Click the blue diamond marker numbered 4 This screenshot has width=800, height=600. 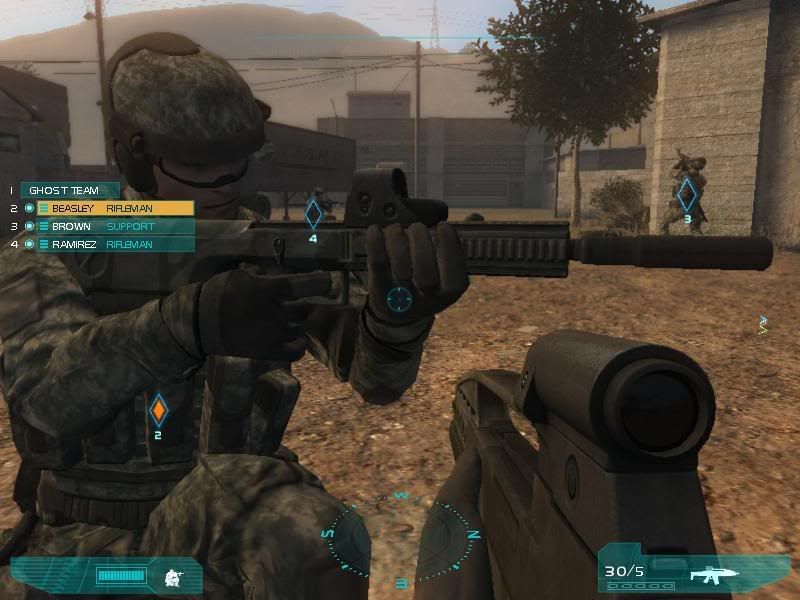click(x=313, y=214)
